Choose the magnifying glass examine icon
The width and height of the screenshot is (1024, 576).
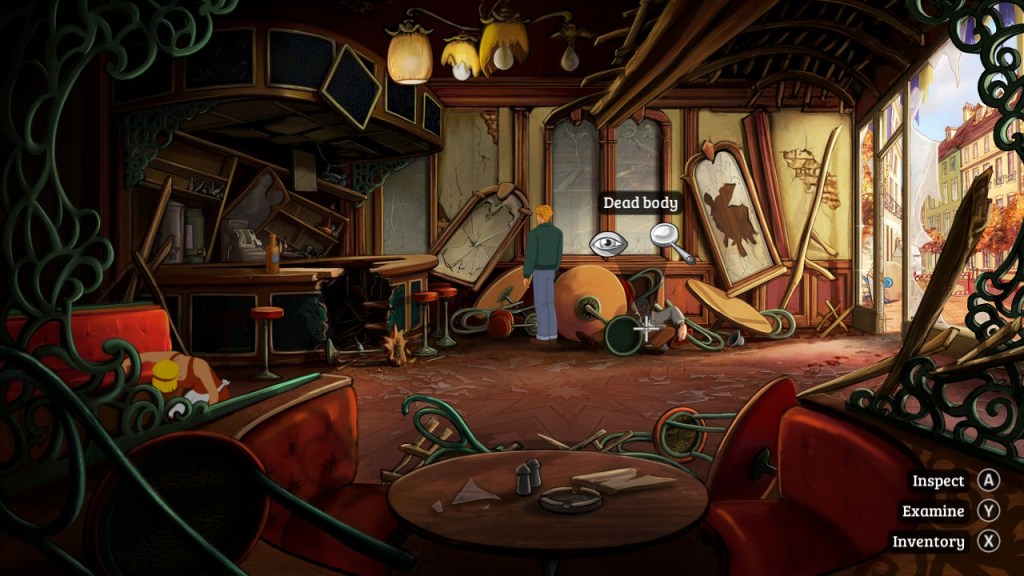click(667, 238)
